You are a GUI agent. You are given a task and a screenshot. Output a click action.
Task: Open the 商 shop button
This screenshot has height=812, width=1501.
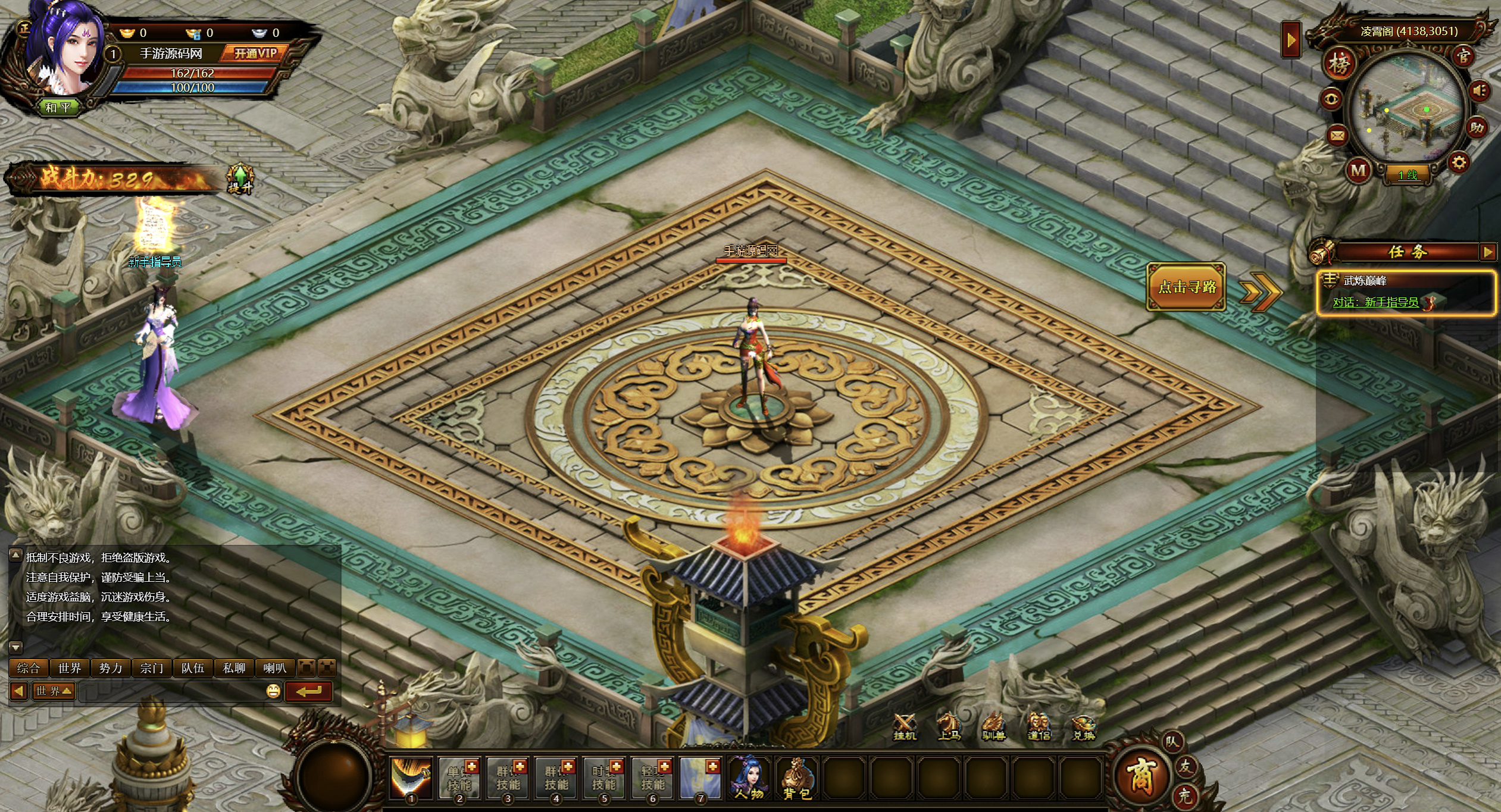click(x=1140, y=775)
